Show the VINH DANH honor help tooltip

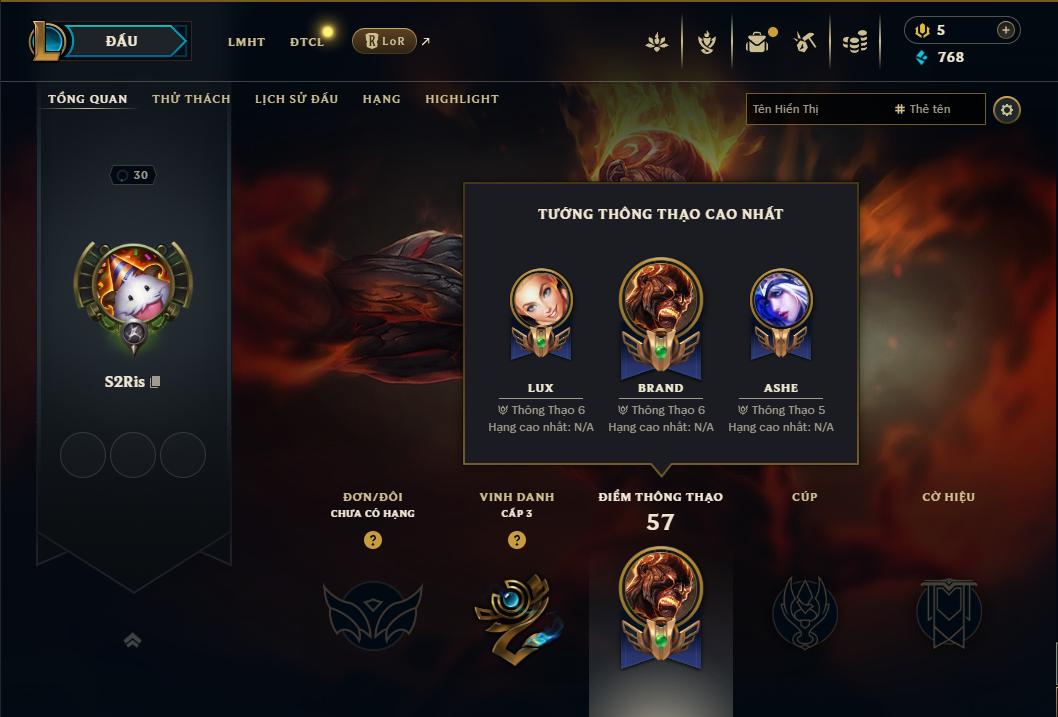(x=517, y=540)
